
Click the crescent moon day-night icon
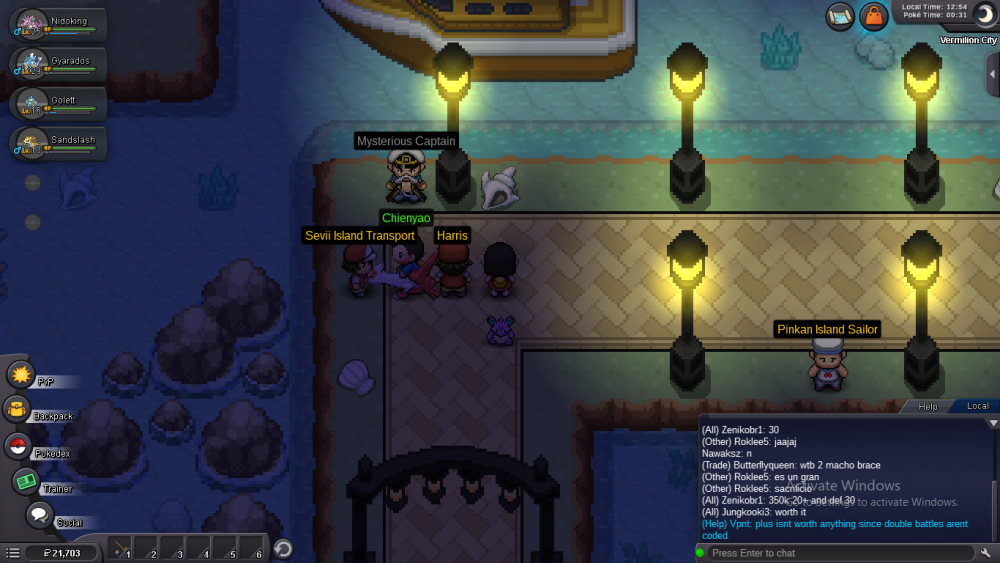(x=983, y=15)
